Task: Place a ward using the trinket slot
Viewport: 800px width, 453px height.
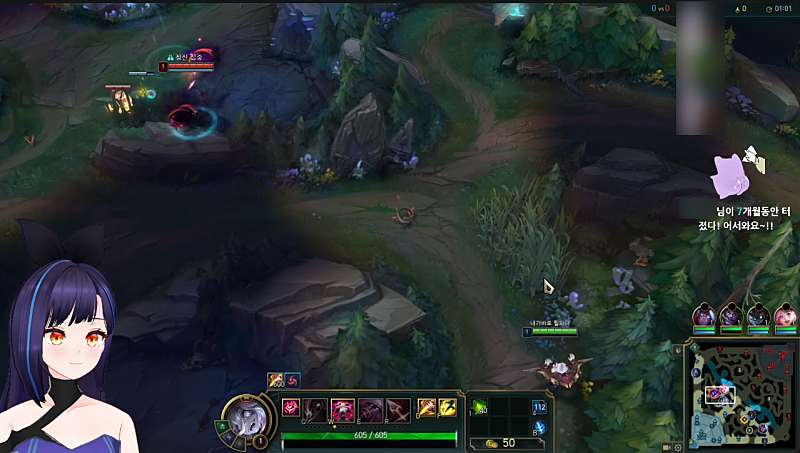Action: tap(540, 407)
